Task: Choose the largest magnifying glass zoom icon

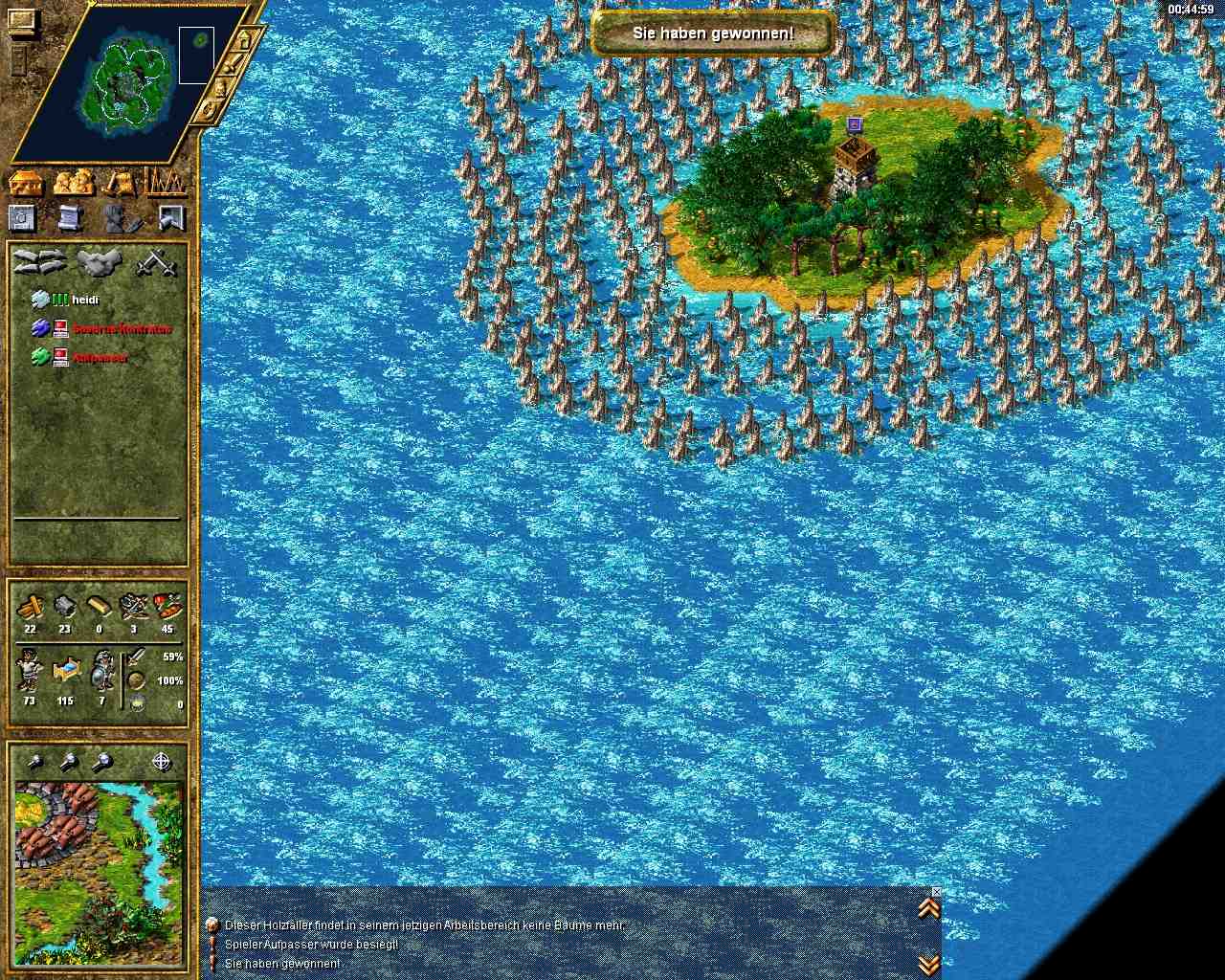Action: click(101, 762)
